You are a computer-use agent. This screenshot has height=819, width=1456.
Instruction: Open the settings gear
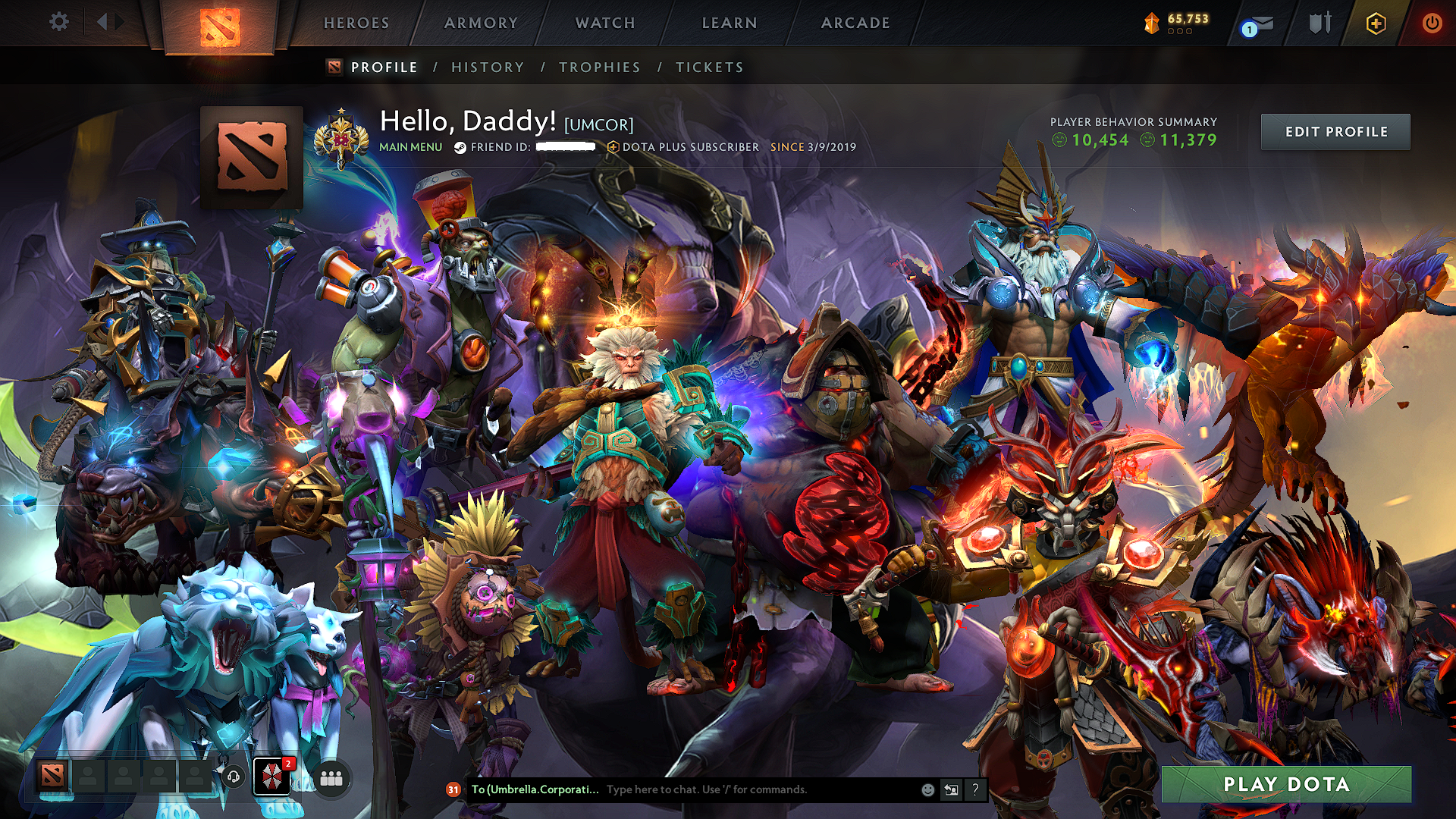[x=58, y=22]
